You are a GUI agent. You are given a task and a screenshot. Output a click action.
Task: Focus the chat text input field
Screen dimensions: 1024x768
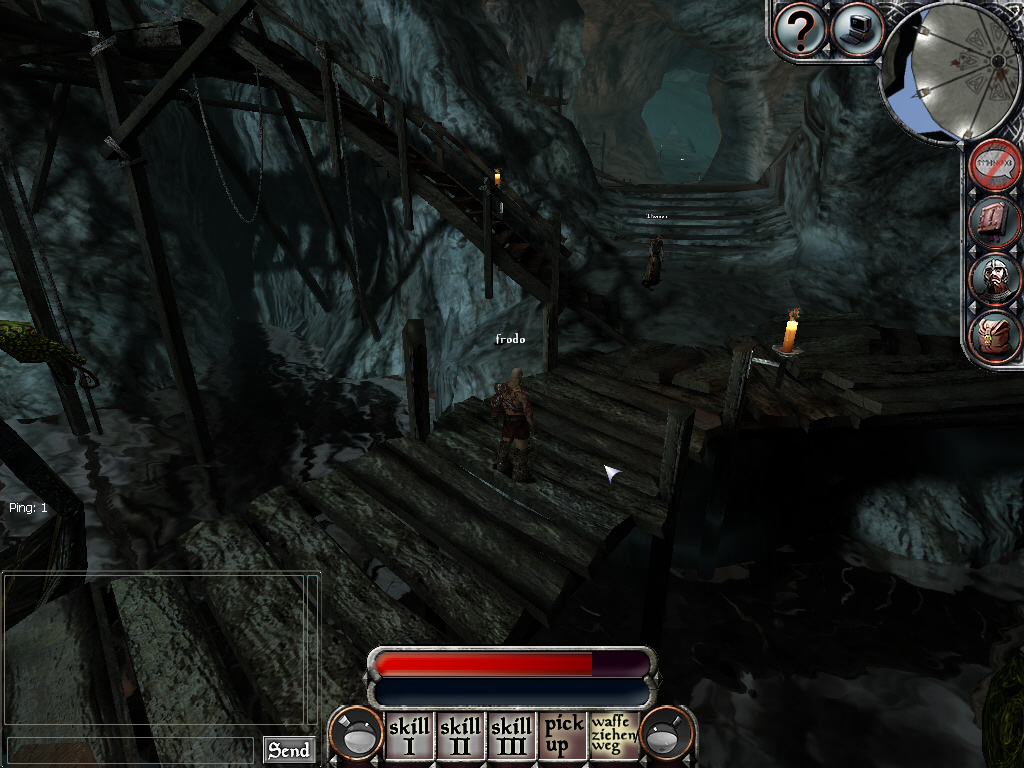coord(130,750)
